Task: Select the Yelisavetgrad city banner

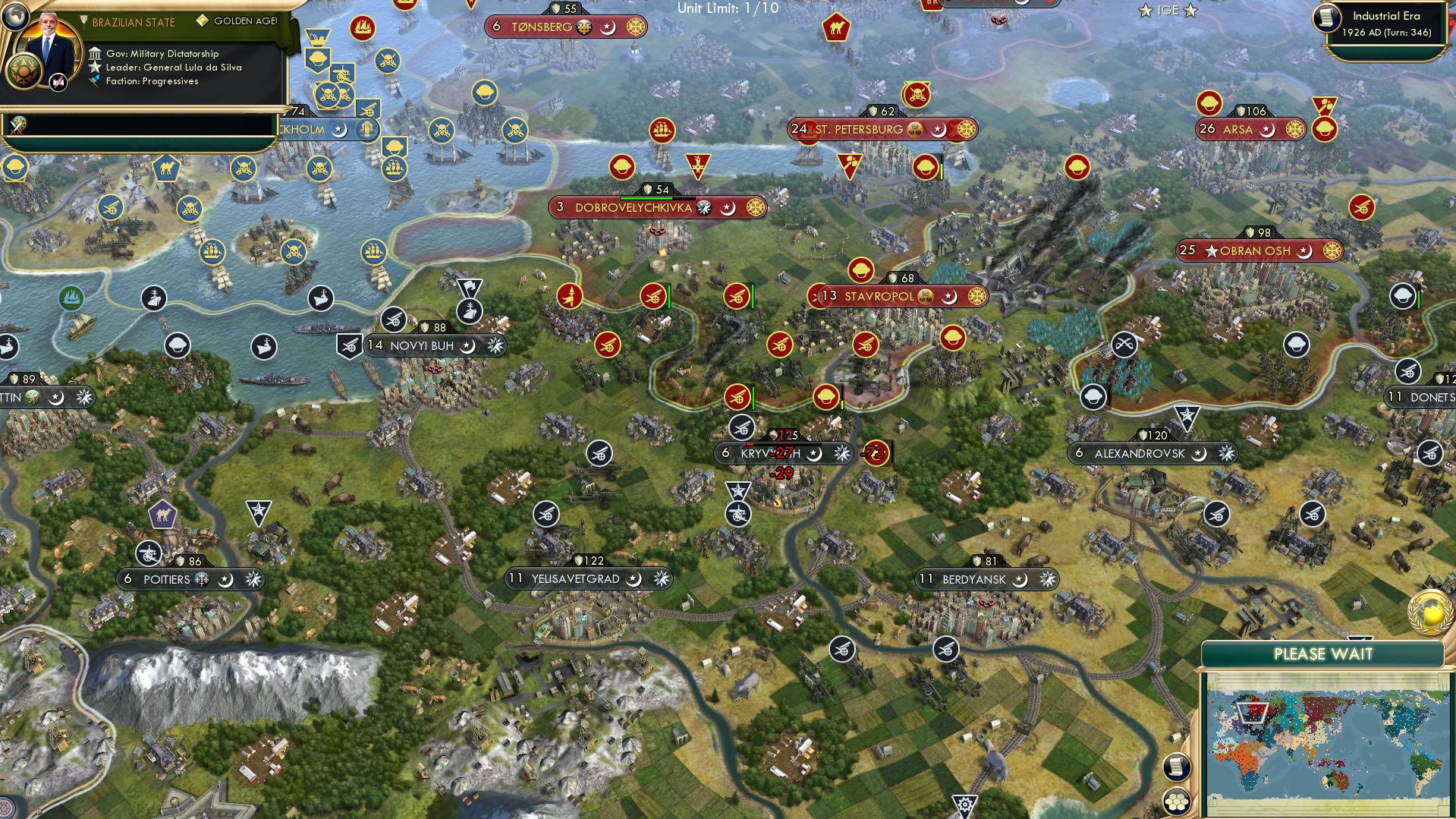Action: click(571, 578)
